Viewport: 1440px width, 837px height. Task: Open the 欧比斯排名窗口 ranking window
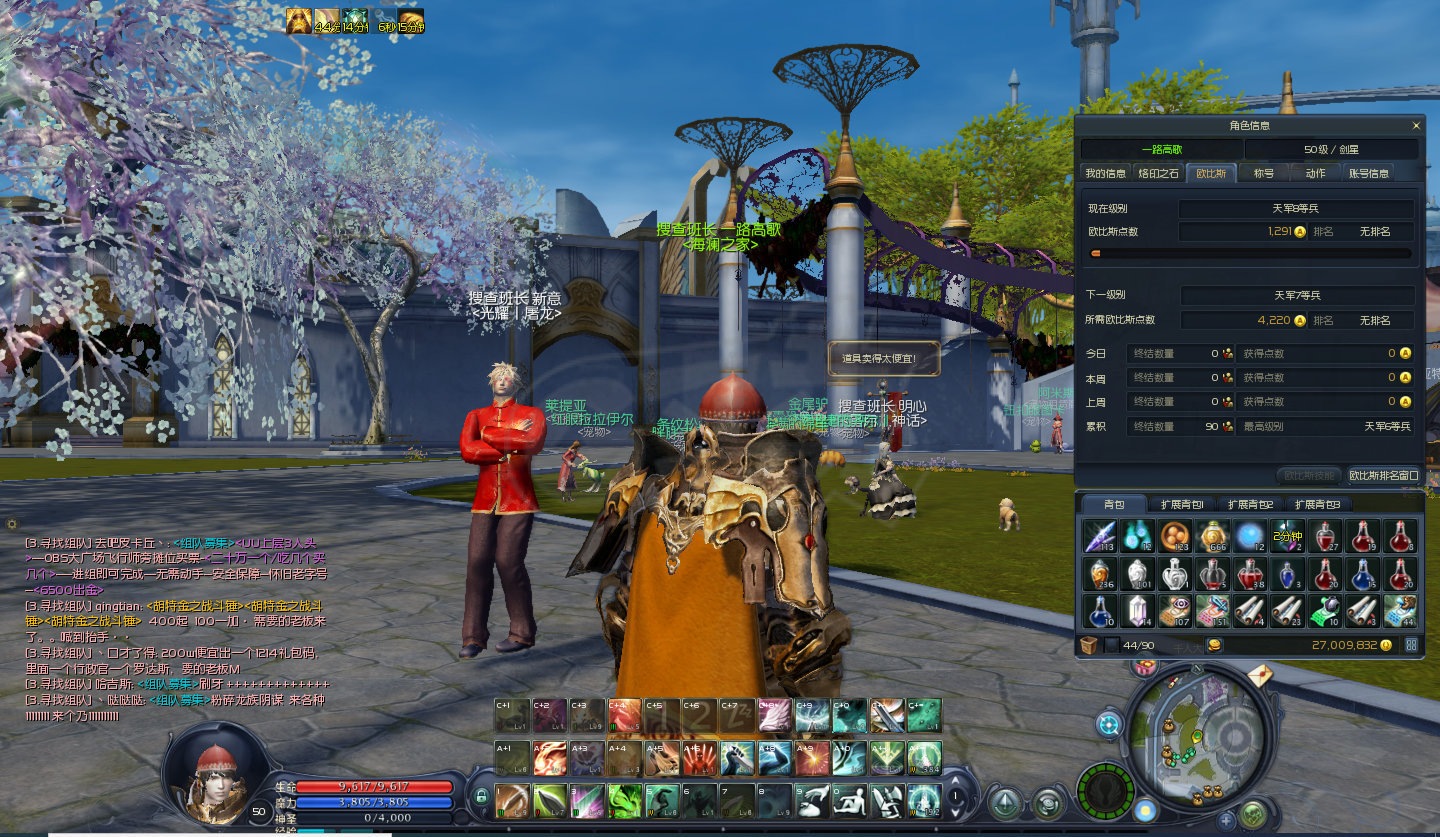pyautogui.click(x=1383, y=475)
